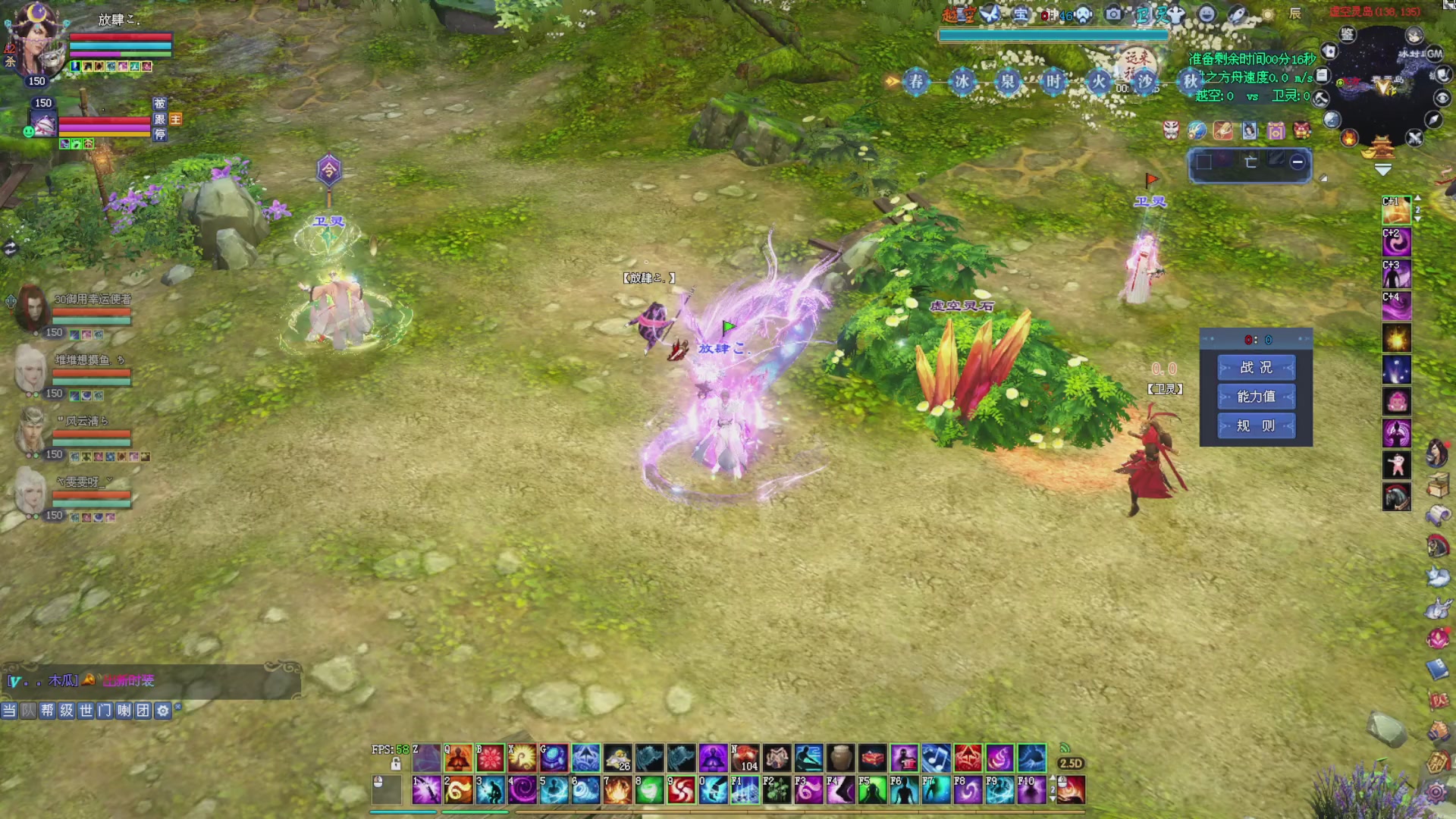The width and height of the screenshot is (1456, 819).
Task: Click the GM button beside the minimap
Action: pos(1433,54)
